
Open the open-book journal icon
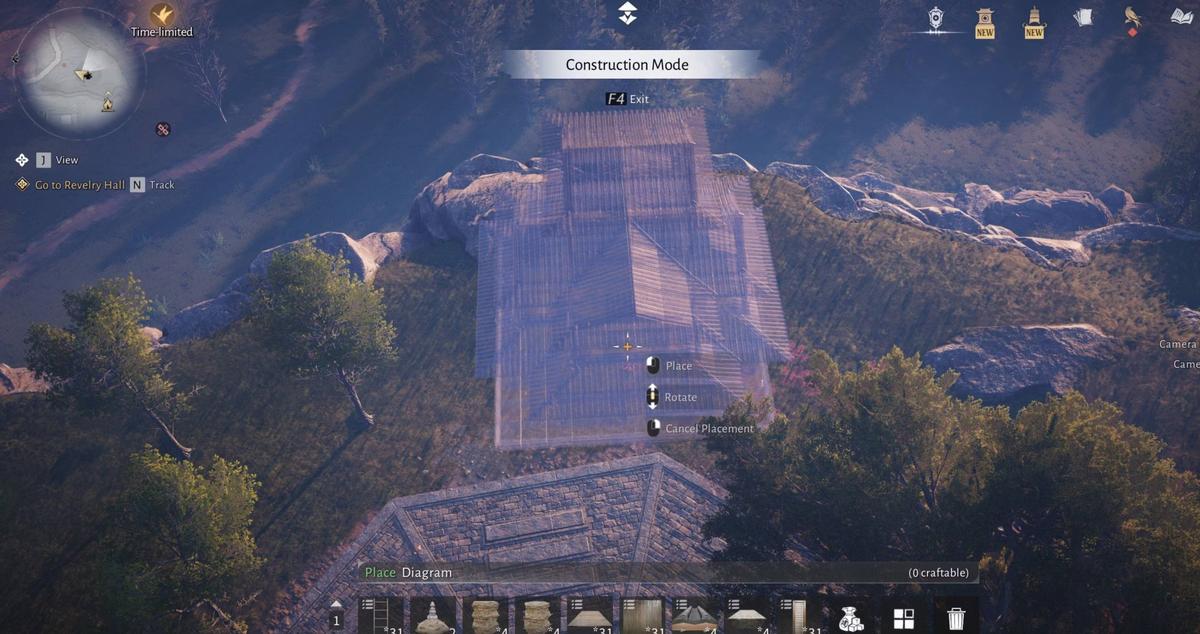coord(1183,17)
